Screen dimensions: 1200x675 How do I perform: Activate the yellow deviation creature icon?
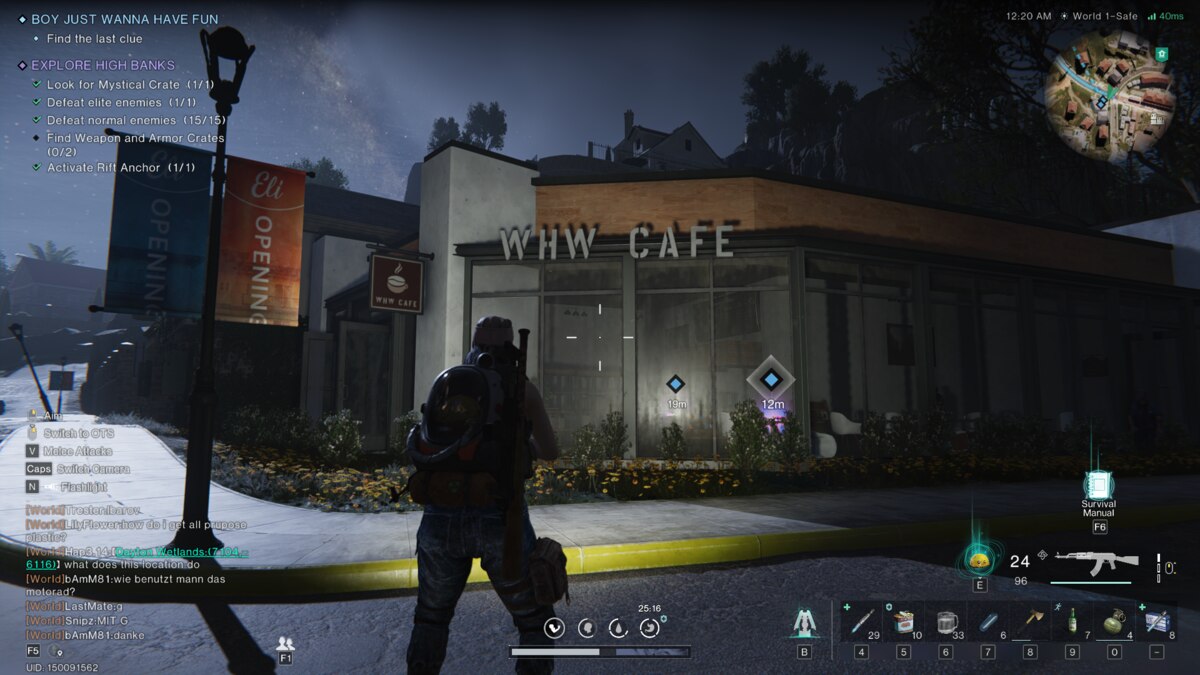coord(979,560)
